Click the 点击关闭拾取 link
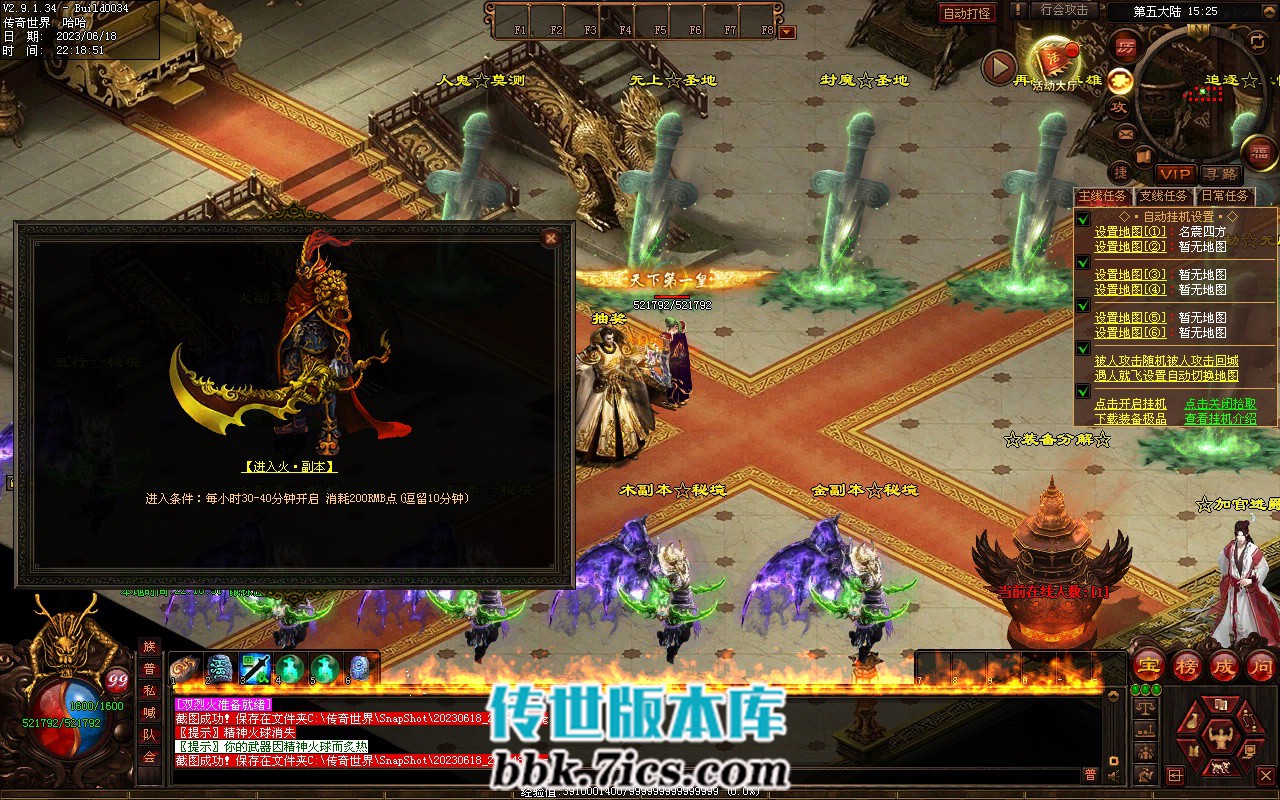 pos(1220,404)
